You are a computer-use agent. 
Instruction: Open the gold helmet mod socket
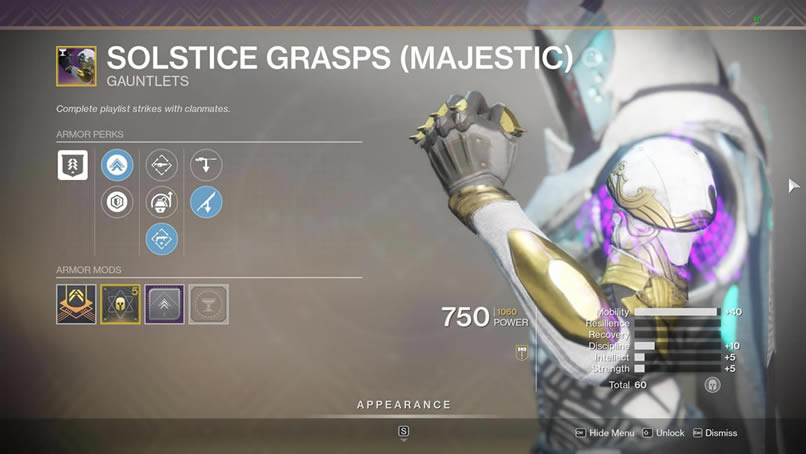pyautogui.click(x=120, y=304)
